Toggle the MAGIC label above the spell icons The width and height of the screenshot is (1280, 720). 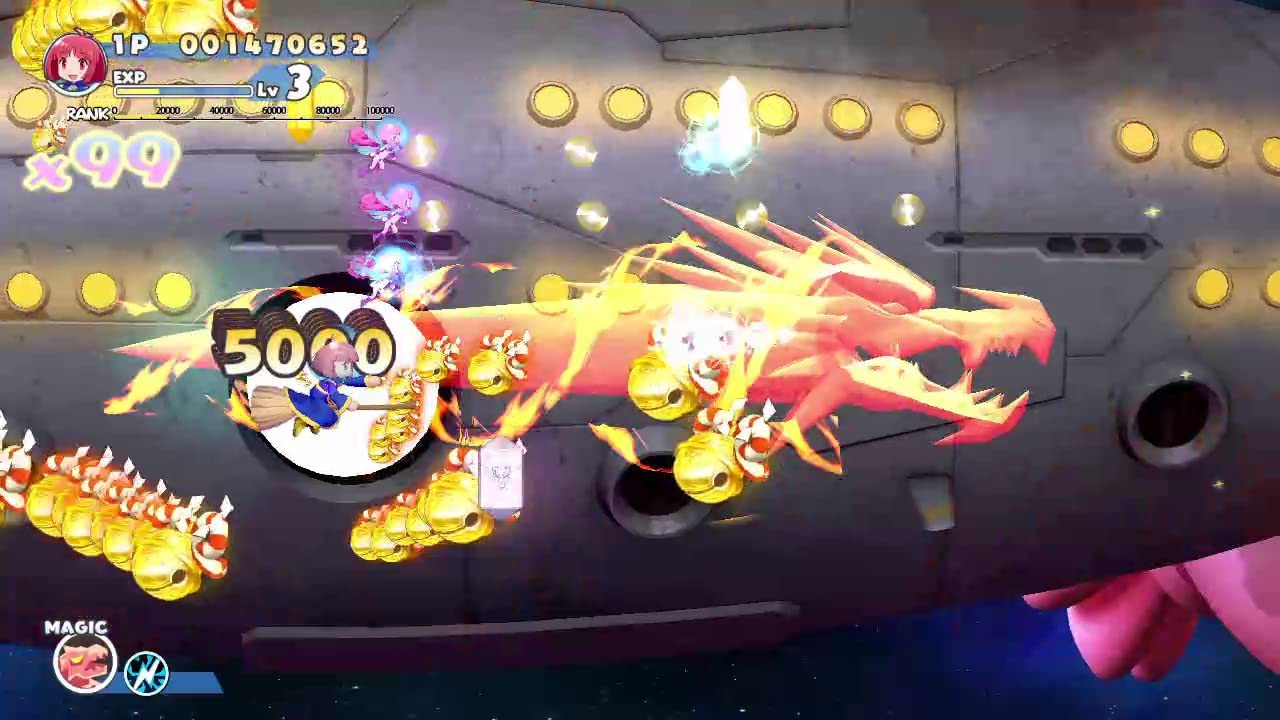pos(75,627)
